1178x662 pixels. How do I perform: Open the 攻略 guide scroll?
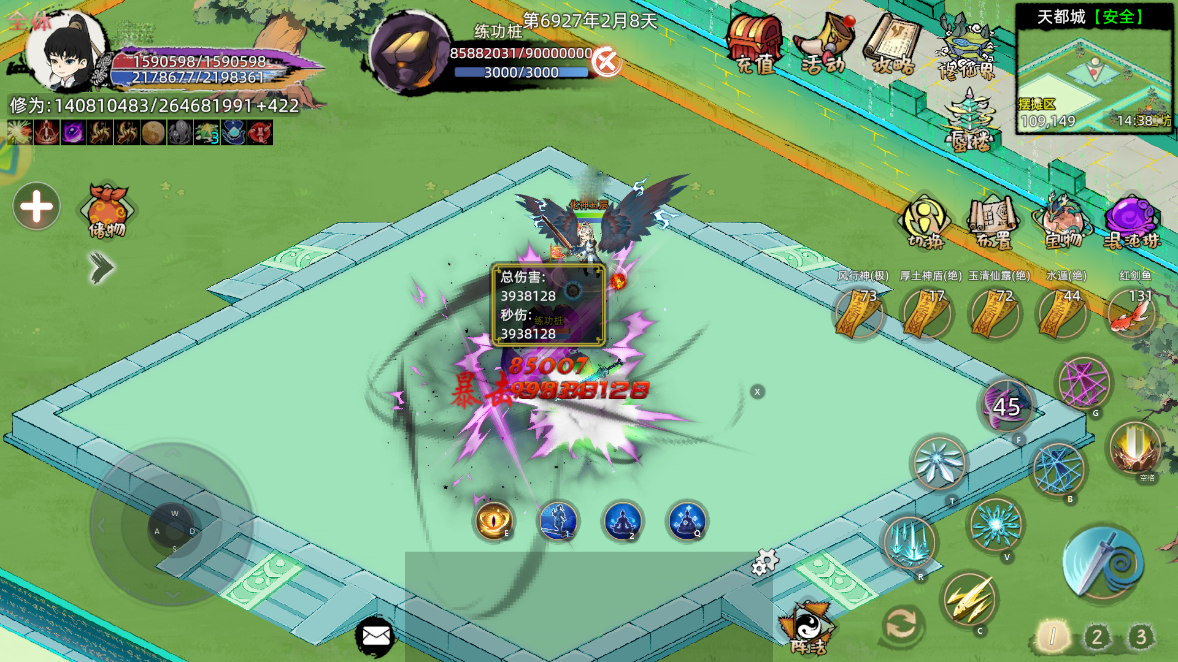889,43
